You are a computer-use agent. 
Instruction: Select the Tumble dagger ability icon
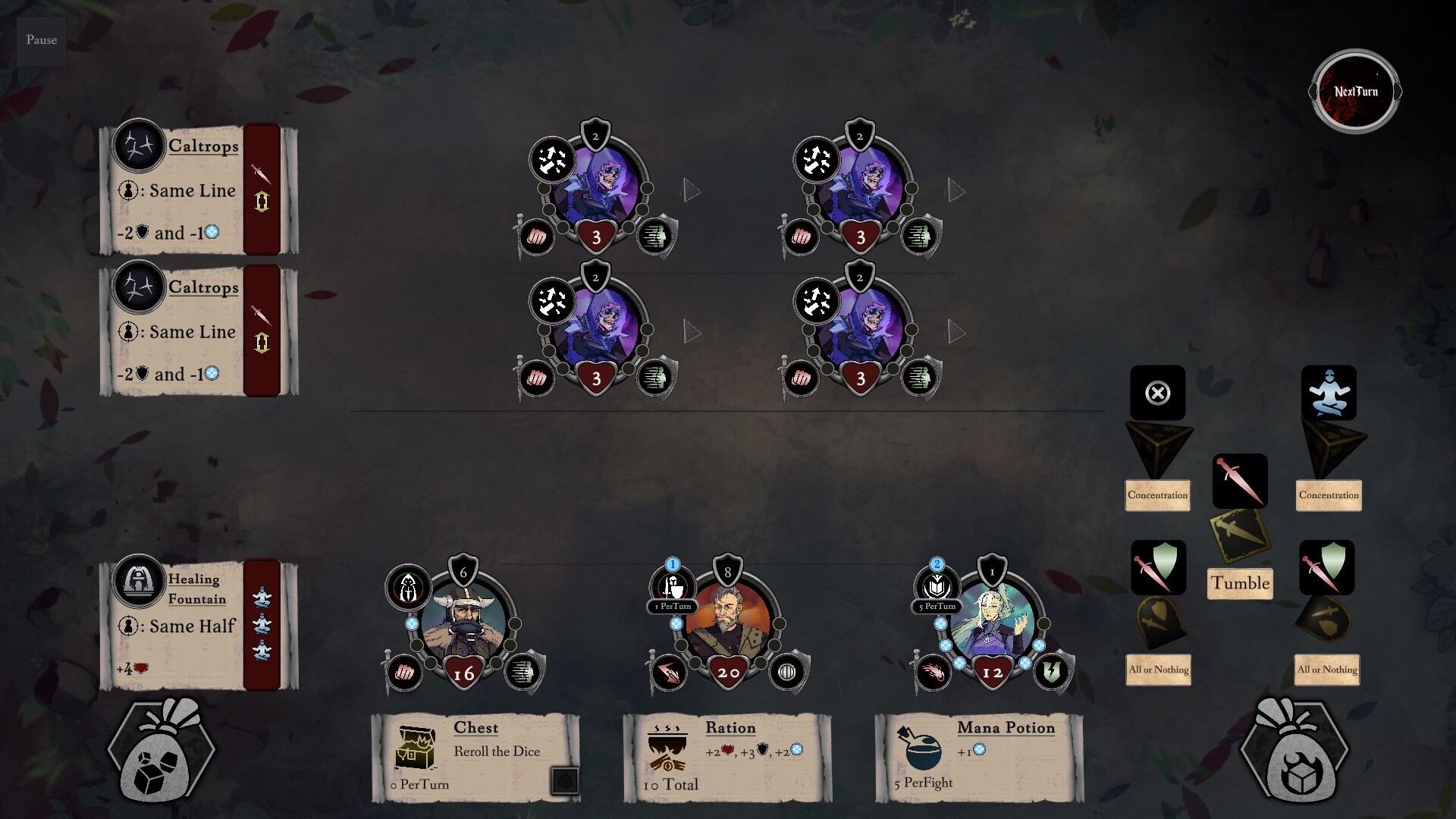[x=1241, y=482]
